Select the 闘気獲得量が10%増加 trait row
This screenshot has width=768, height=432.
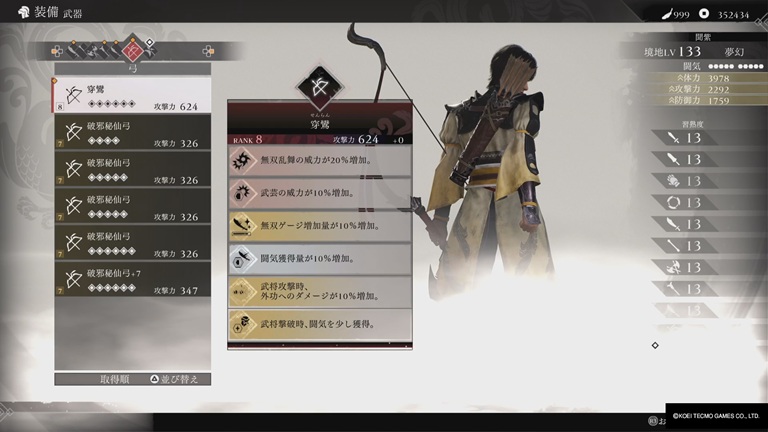[319, 258]
